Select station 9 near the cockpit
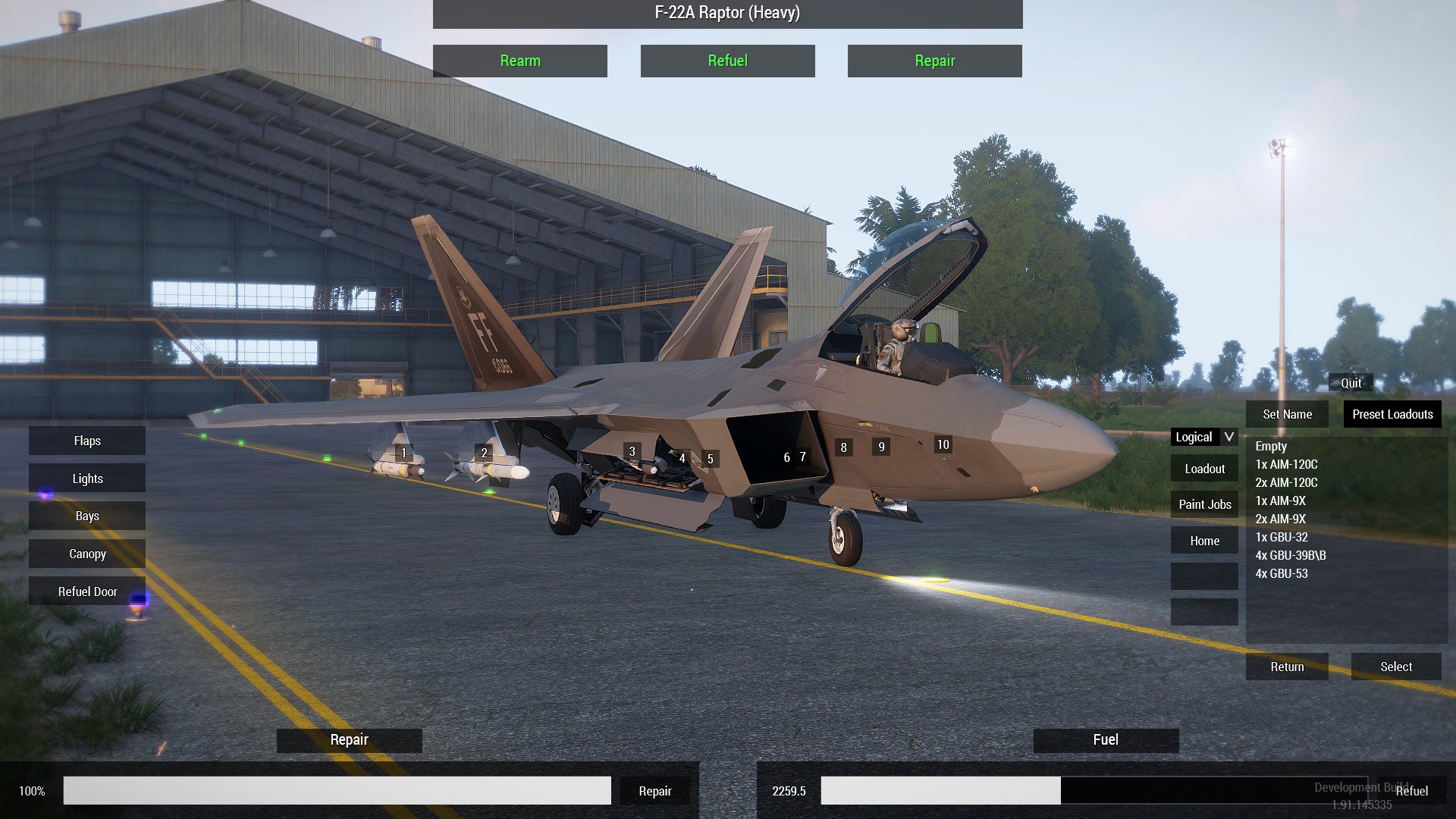The image size is (1456, 819). (x=880, y=447)
